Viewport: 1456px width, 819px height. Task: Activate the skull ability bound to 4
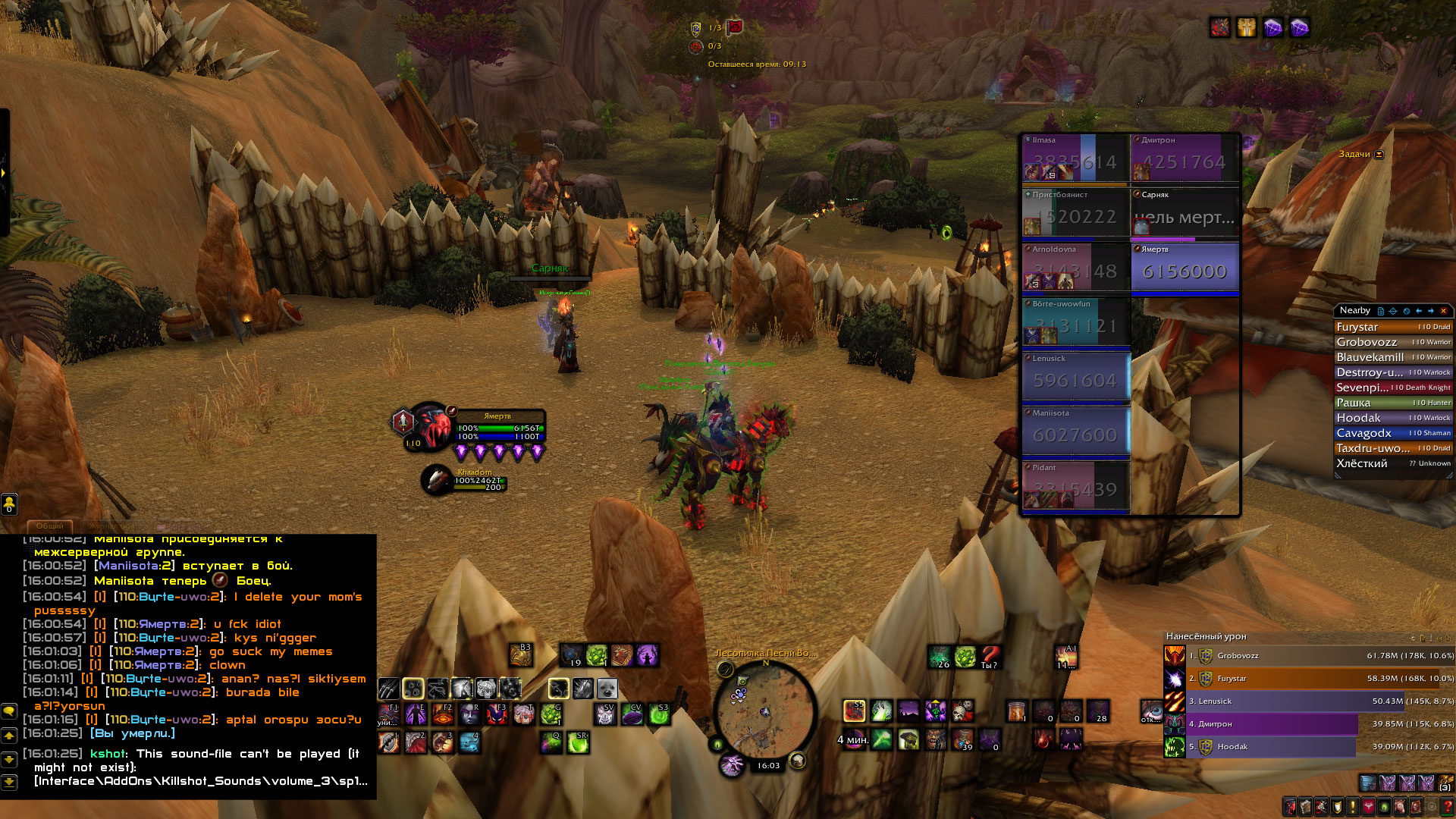coord(469,742)
